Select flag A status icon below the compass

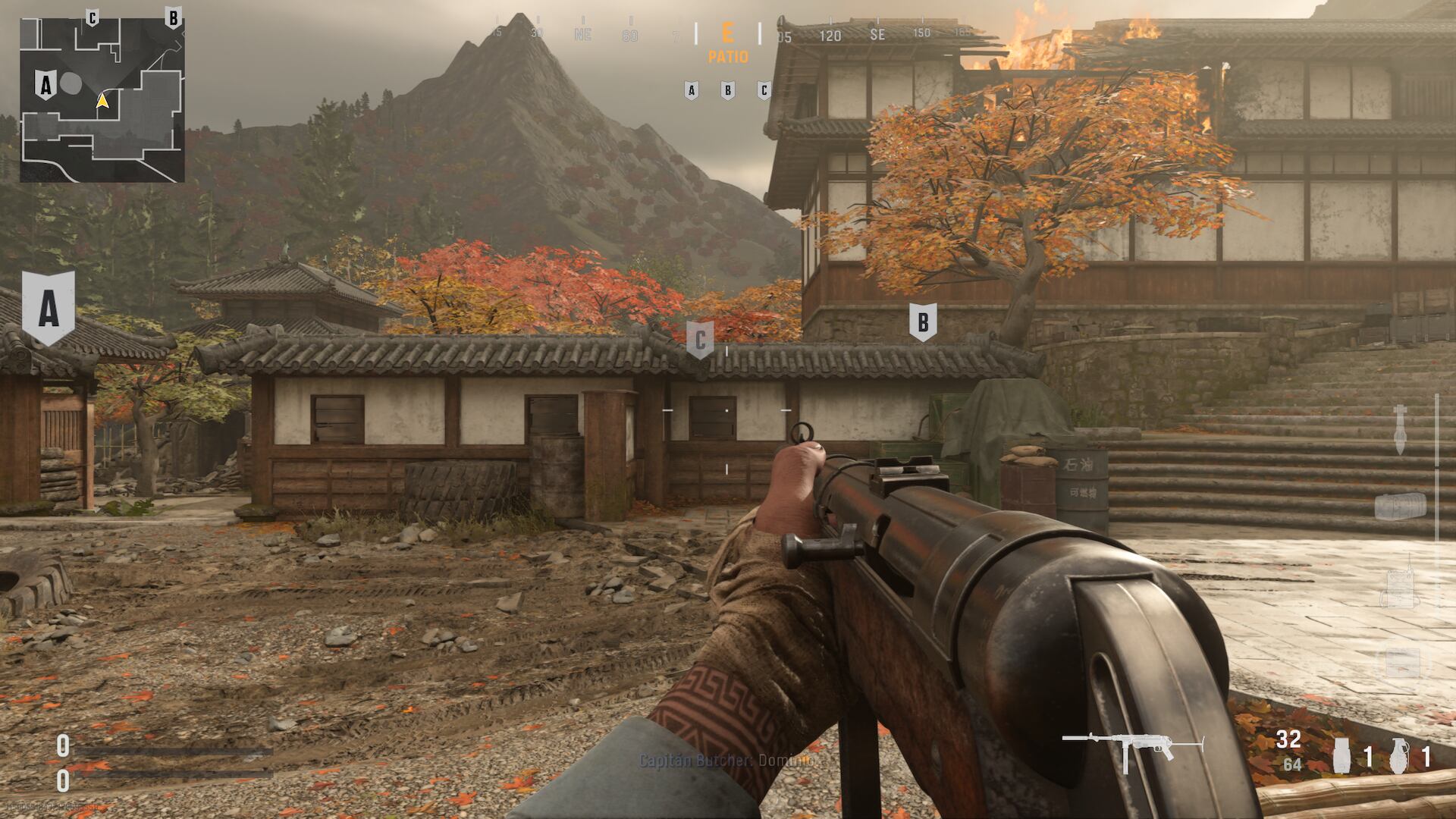tap(691, 91)
